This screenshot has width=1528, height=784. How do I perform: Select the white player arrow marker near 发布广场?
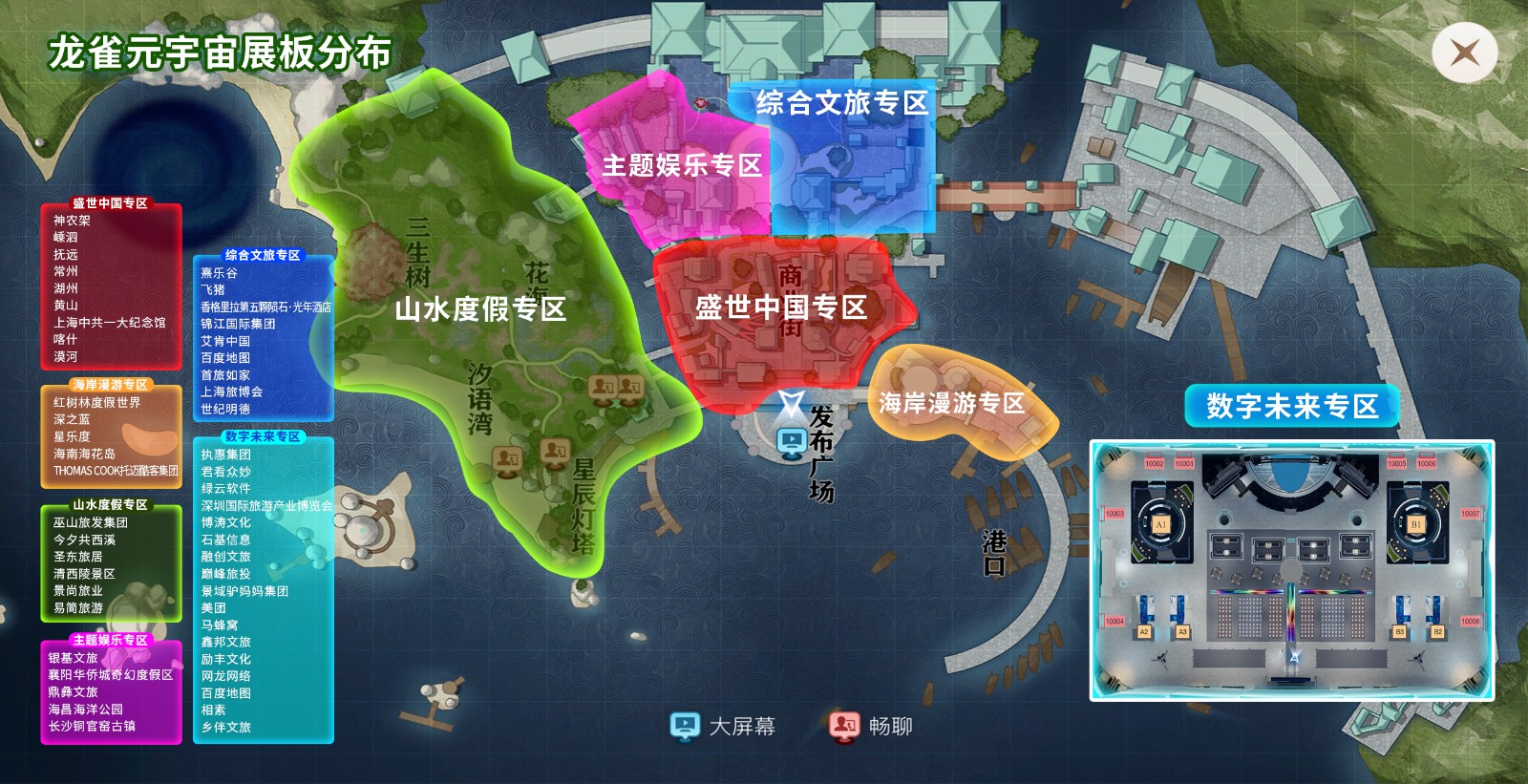(791, 403)
